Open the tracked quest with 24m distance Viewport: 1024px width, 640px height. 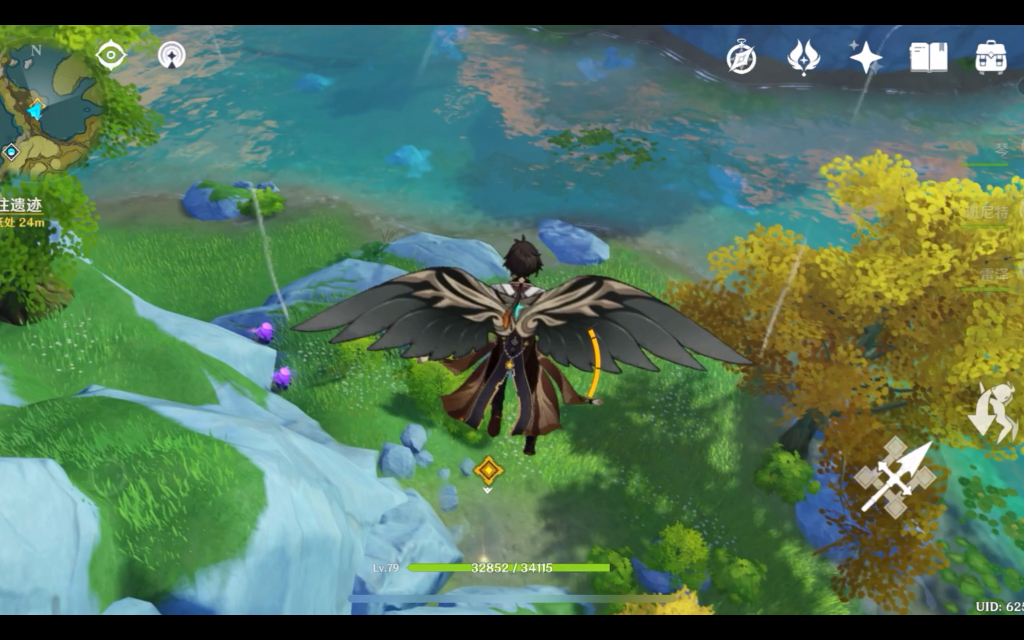click(24, 212)
